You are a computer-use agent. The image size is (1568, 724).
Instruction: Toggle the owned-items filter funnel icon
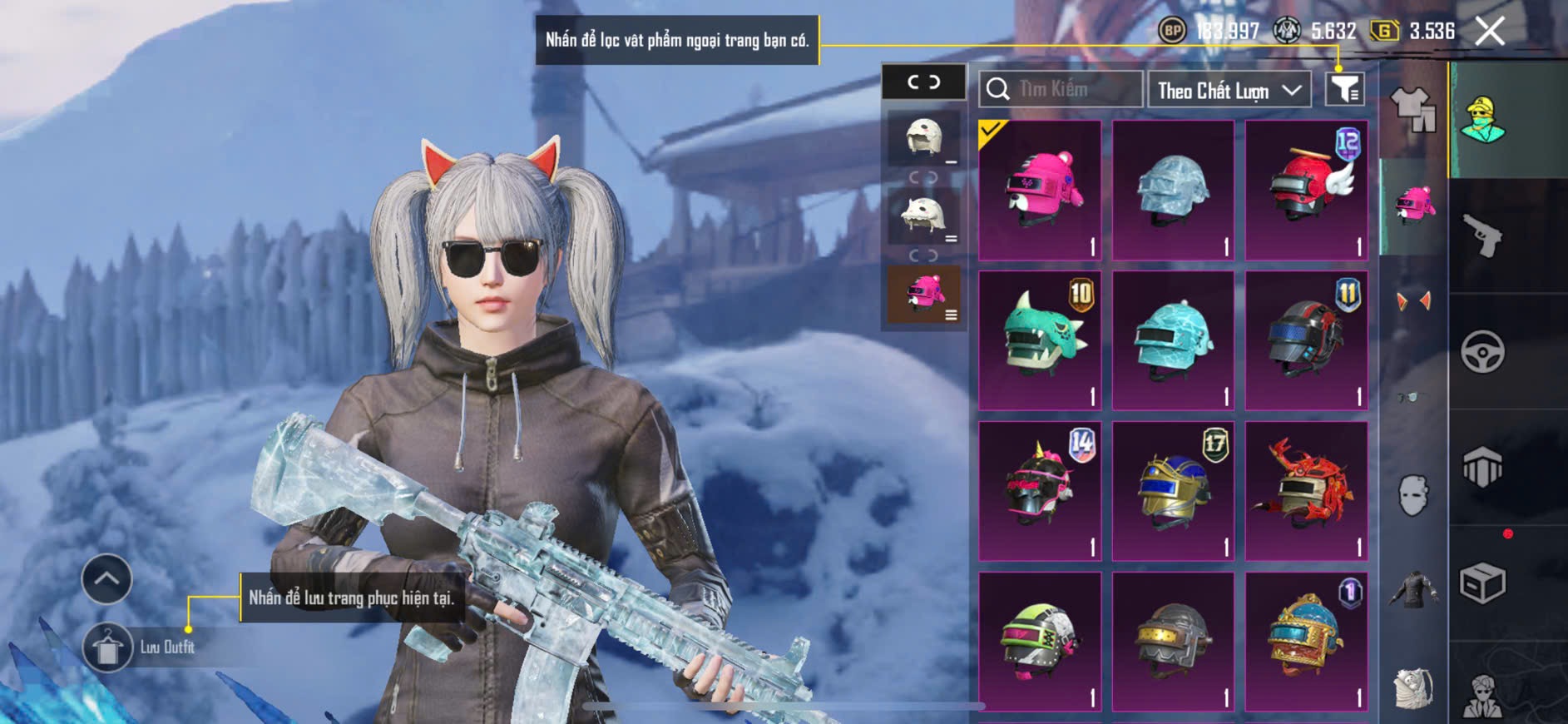coord(1344,89)
